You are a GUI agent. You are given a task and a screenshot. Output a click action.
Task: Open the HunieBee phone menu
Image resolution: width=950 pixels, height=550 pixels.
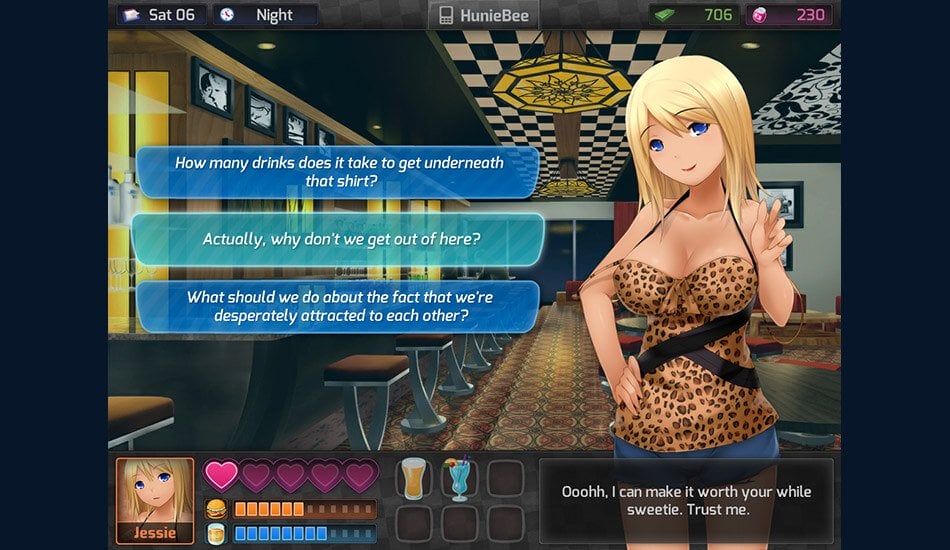(484, 15)
